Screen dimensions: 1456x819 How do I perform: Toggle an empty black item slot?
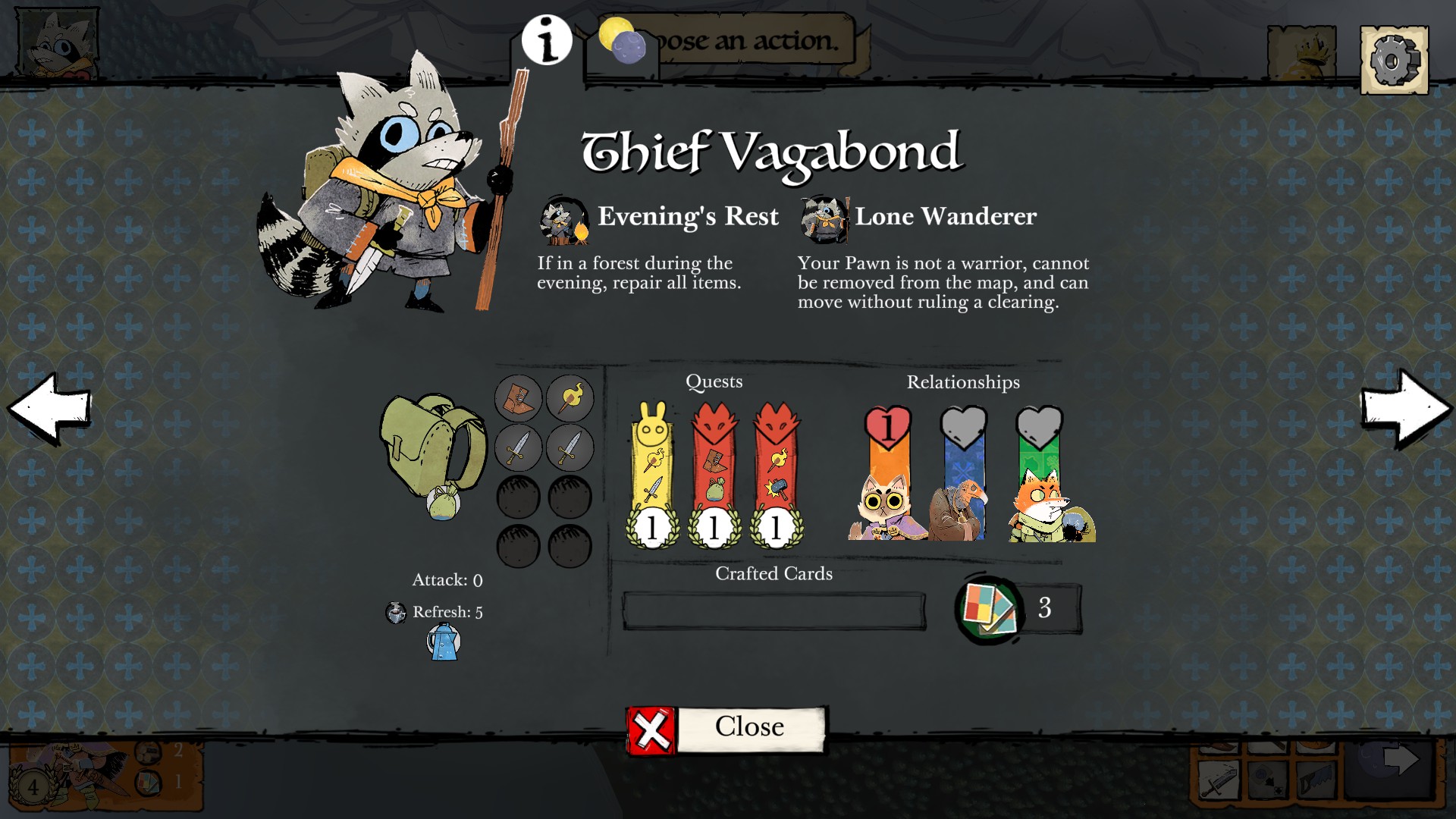518,497
